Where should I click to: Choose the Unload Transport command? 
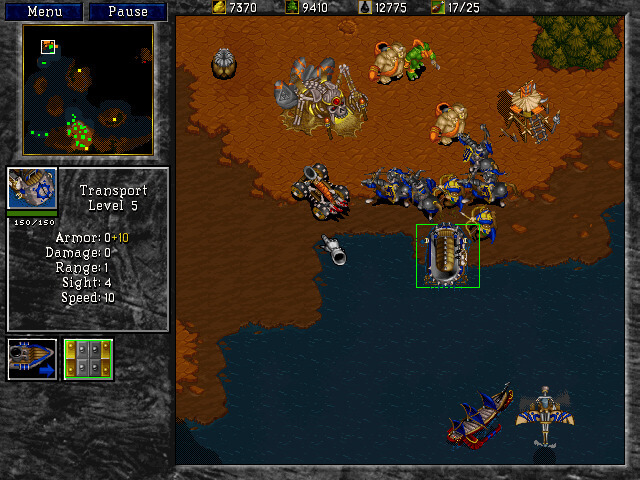tap(88, 359)
